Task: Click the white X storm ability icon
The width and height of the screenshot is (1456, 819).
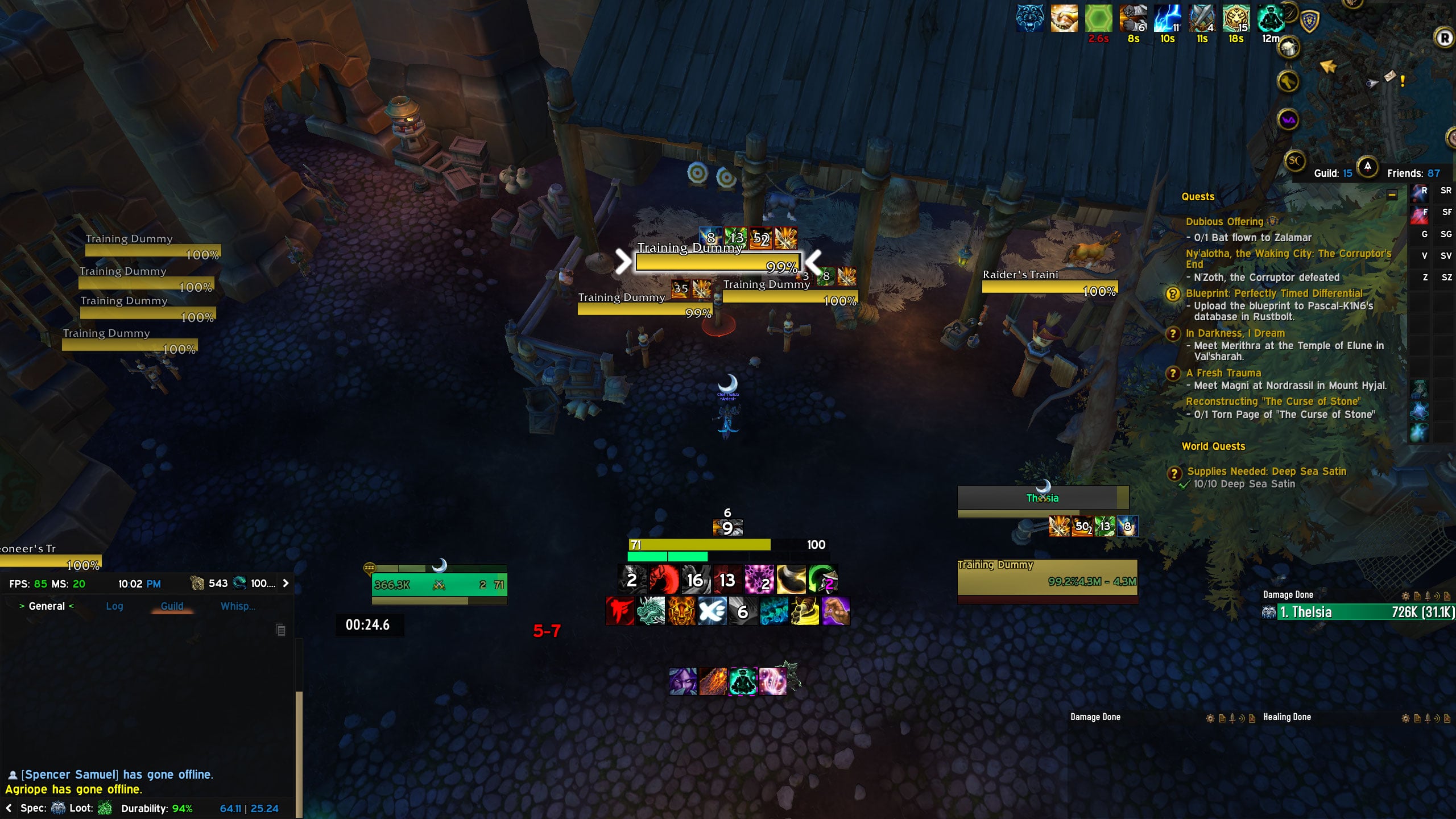Action: [712, 612]
